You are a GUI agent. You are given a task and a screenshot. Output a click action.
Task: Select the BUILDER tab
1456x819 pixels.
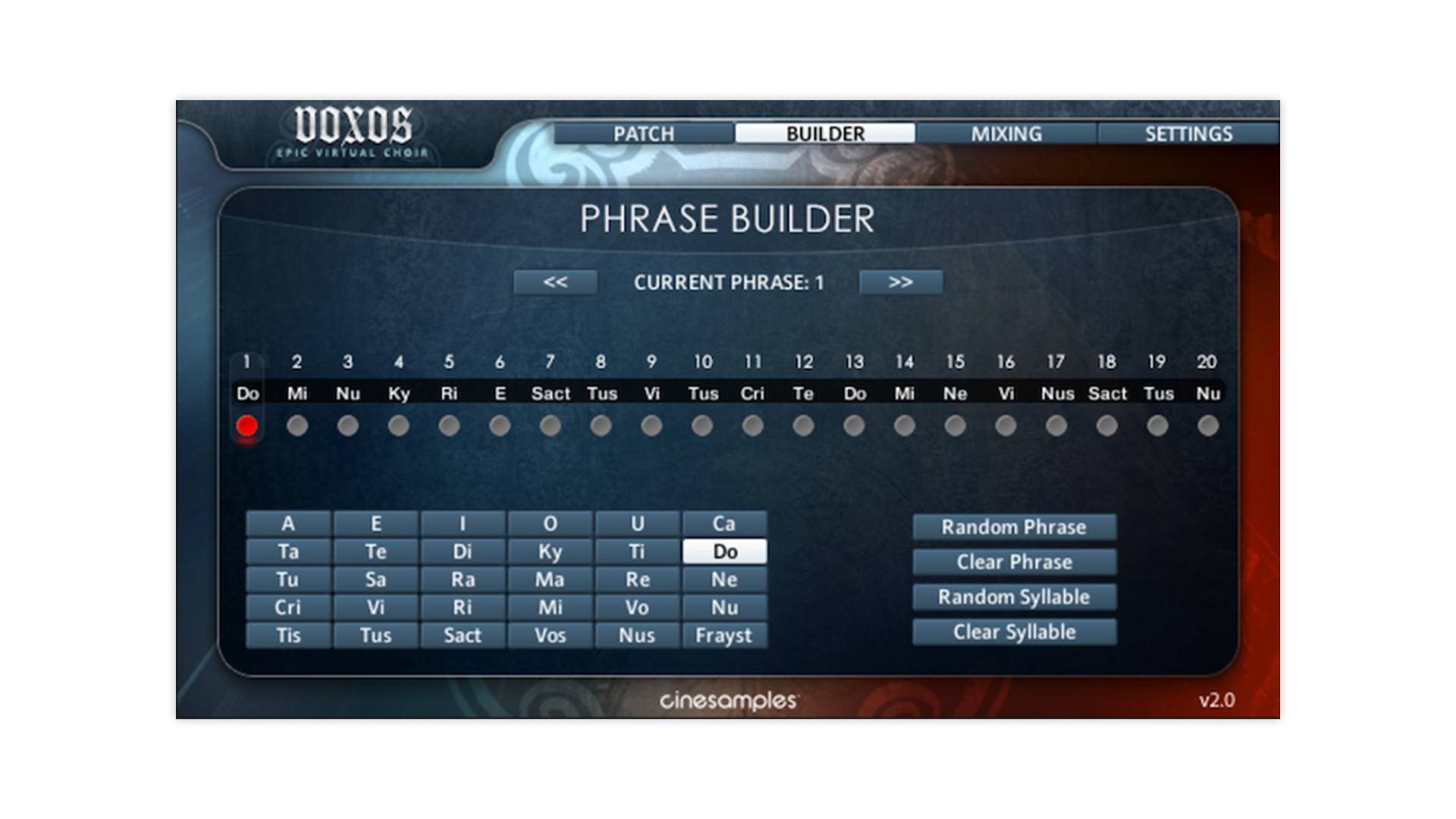point(825,134)
